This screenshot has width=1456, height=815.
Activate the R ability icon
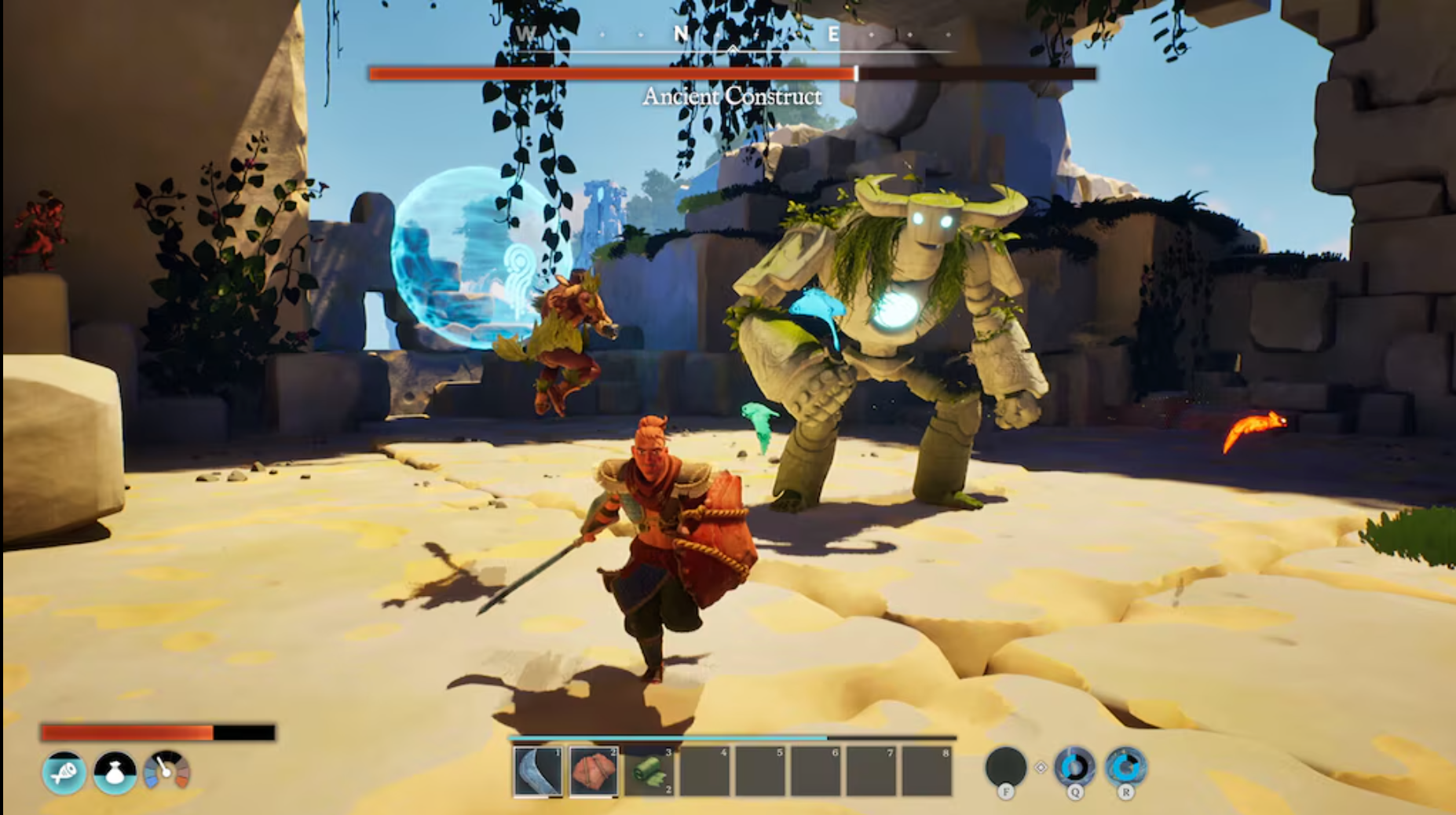pyautogui.click(x=1125, y=767)
